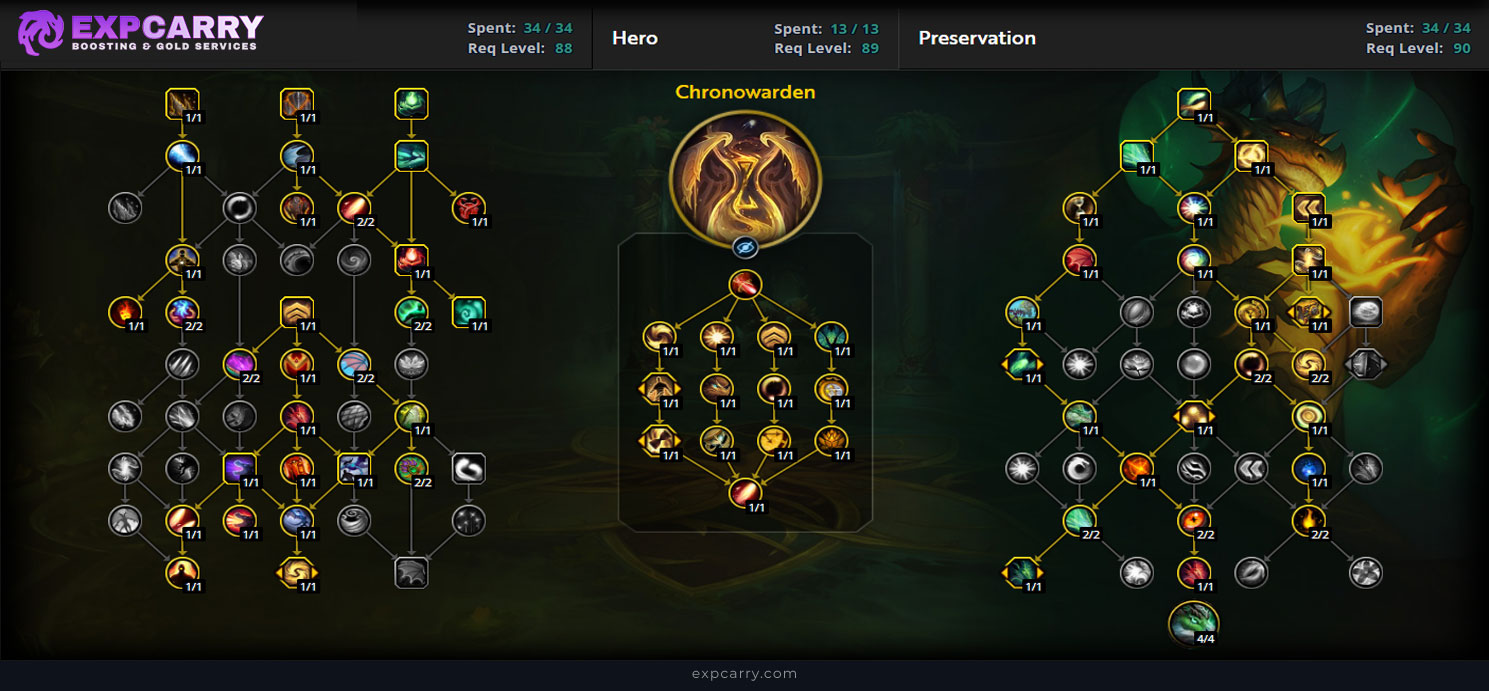Select the small flame talent node
The image size is (1489, 691).
[124, 311]
